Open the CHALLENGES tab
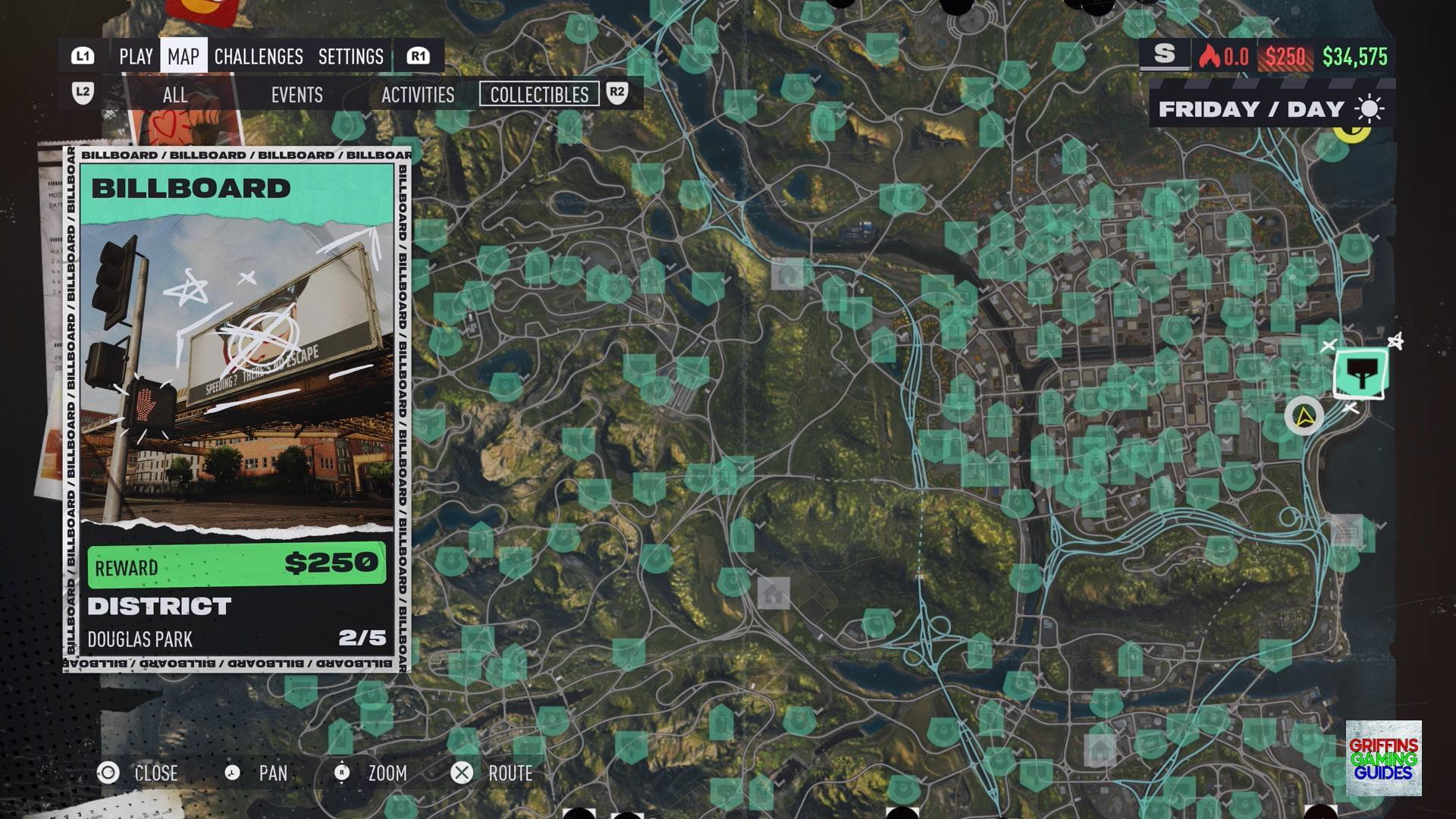This screenshot has height=819, width=1456. [x=259, y=57]
